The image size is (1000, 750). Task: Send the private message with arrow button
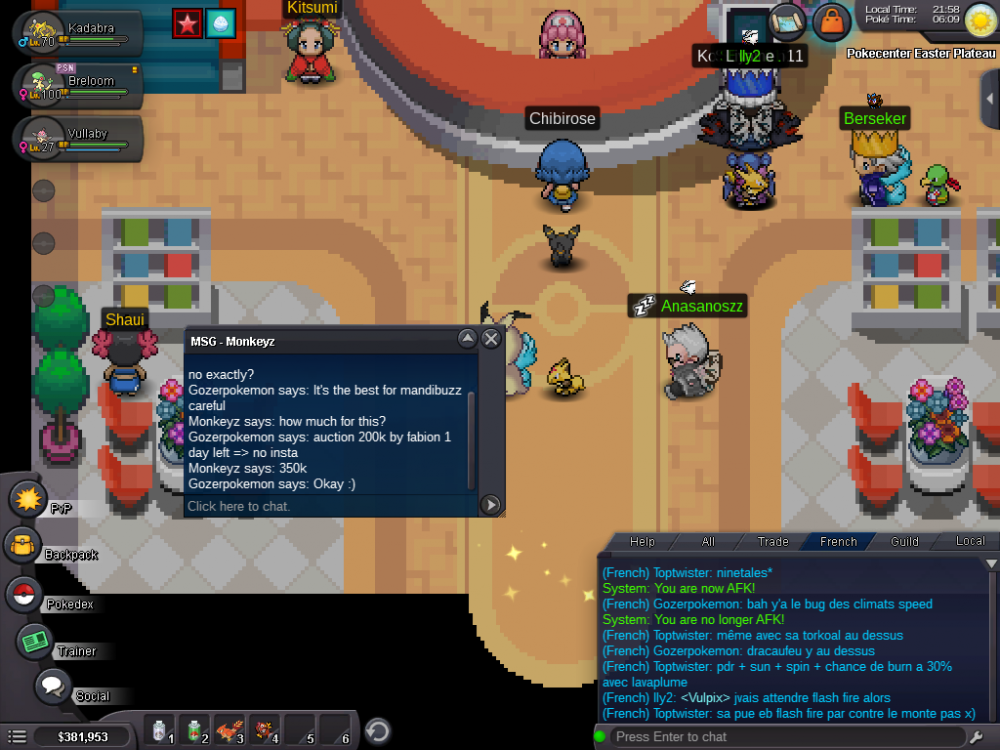tap(491, 505)
